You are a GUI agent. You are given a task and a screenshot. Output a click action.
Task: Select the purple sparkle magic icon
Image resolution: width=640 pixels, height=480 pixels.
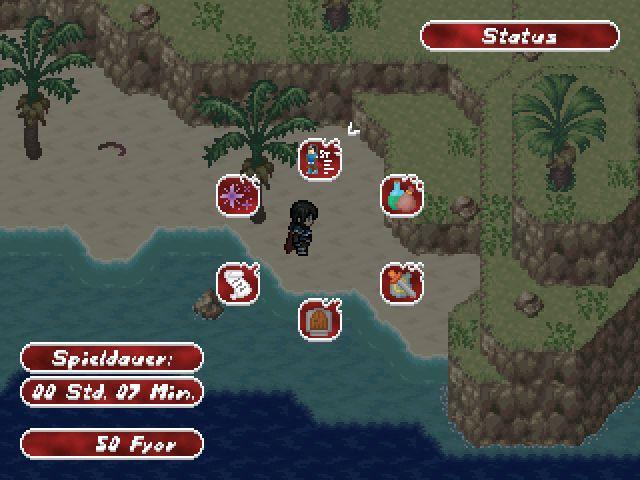click(238, 195)
